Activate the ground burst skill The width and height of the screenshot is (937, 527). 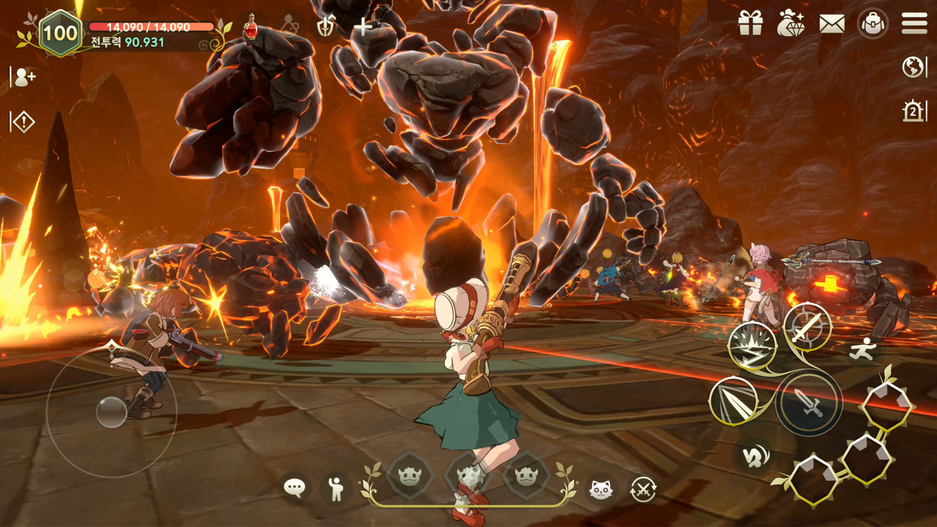pos(752,347)
